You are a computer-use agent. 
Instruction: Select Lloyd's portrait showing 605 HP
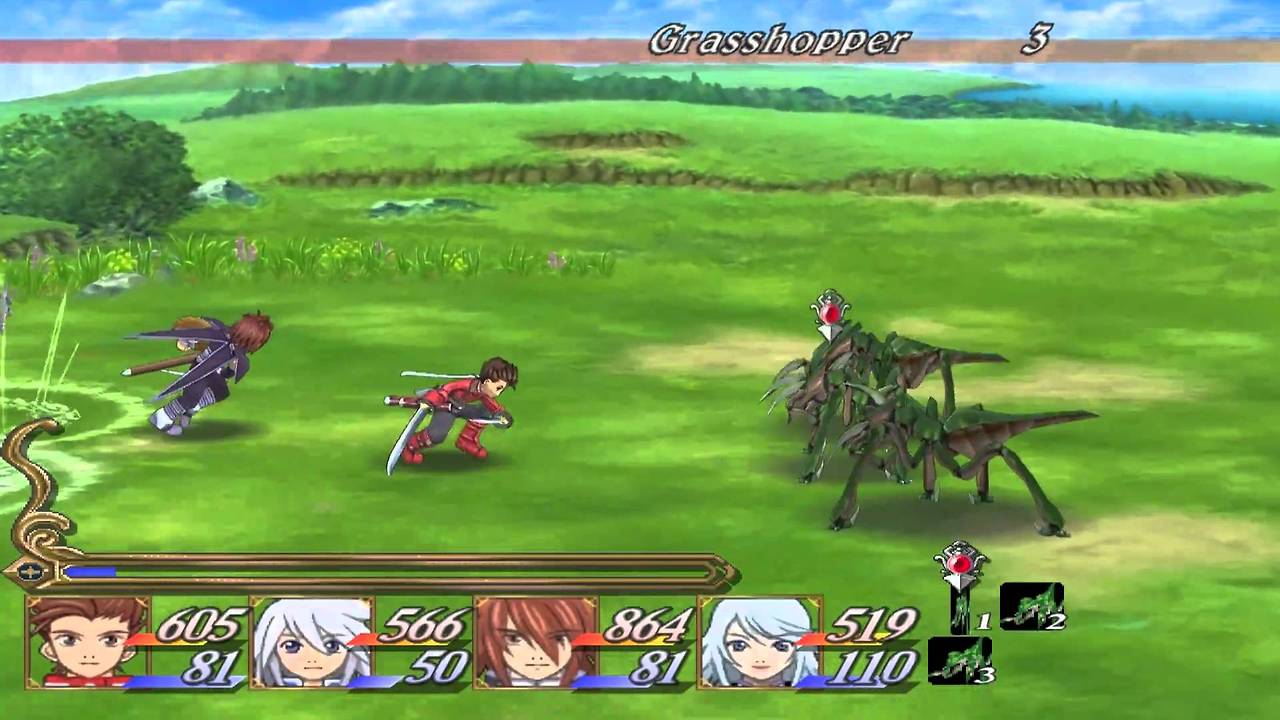click(88, 641)
